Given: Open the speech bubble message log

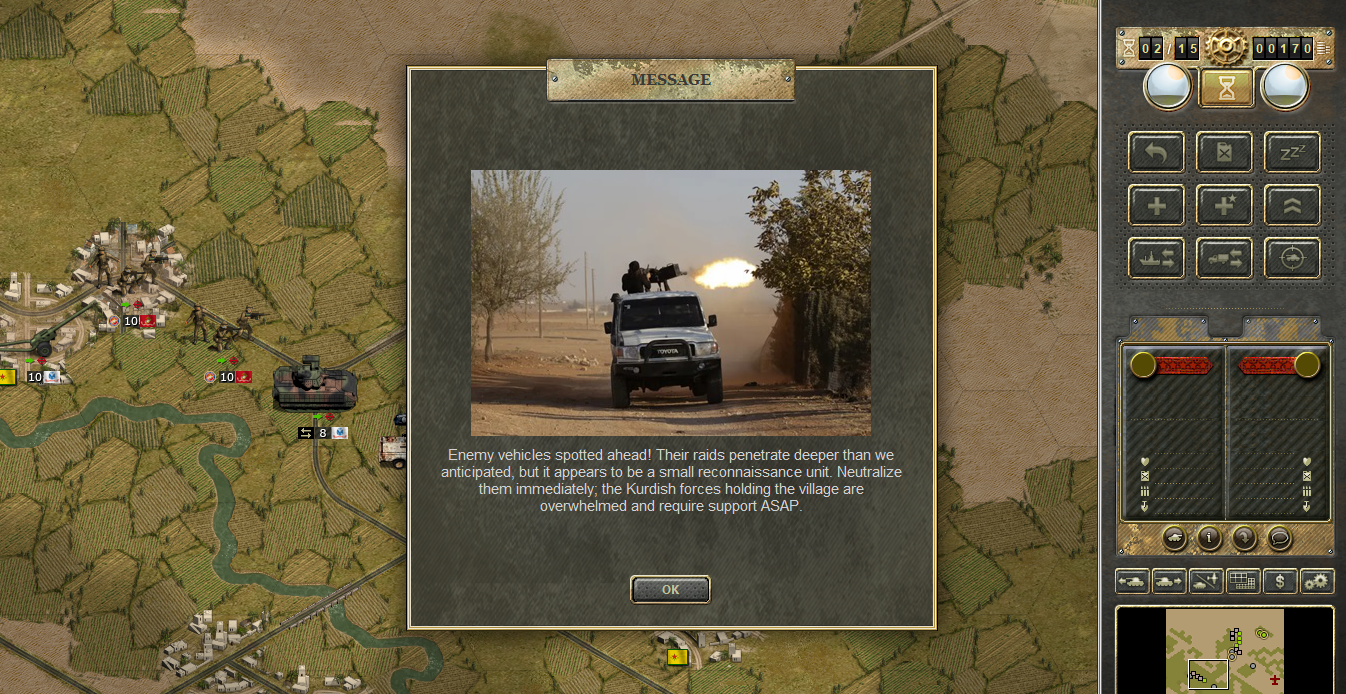Looking at the screenshot, I should 1279,538.
